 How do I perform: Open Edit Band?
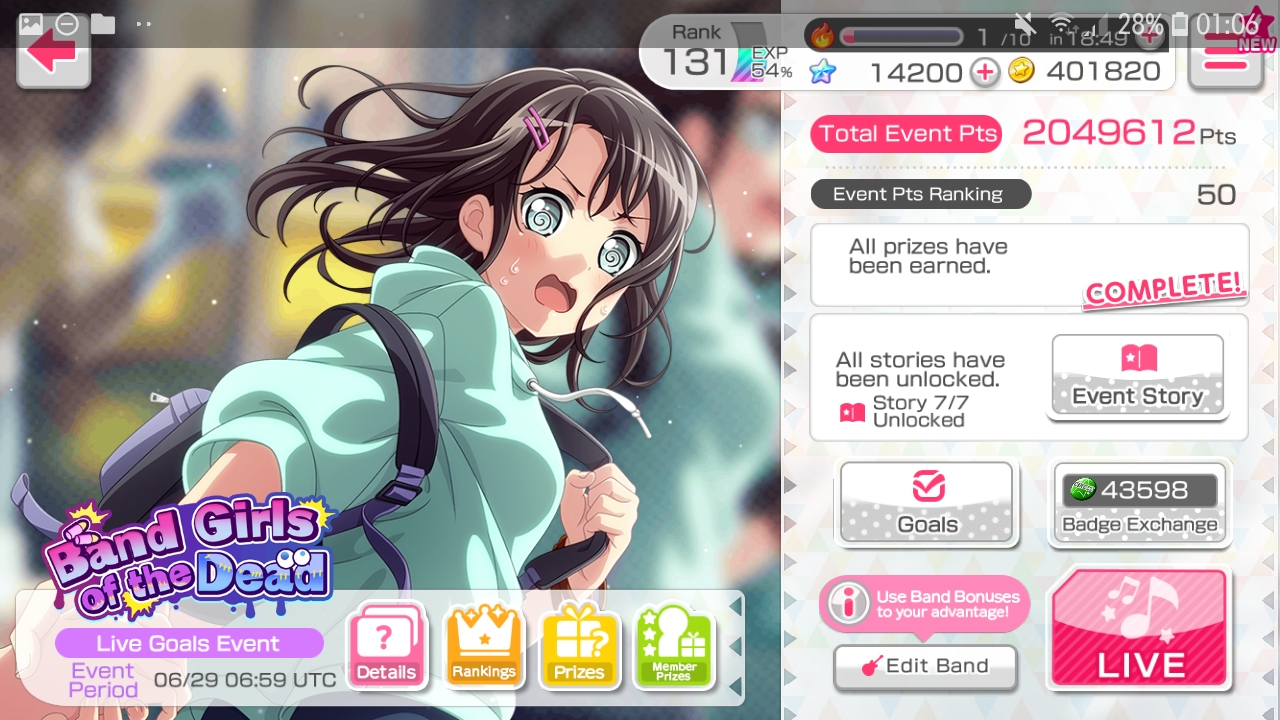(925, 666)
